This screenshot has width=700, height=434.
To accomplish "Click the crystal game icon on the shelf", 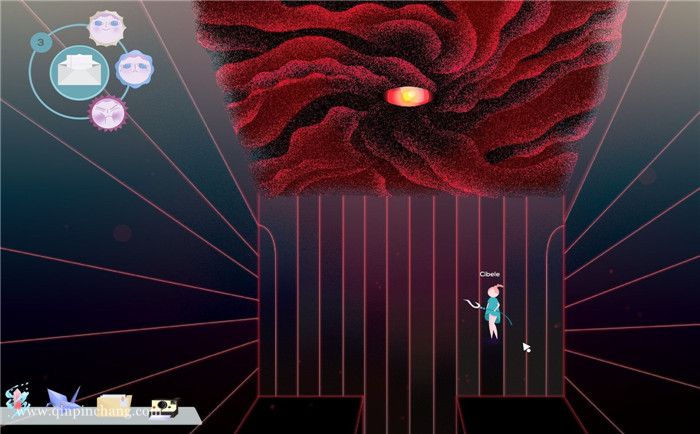I will (17, 401).
